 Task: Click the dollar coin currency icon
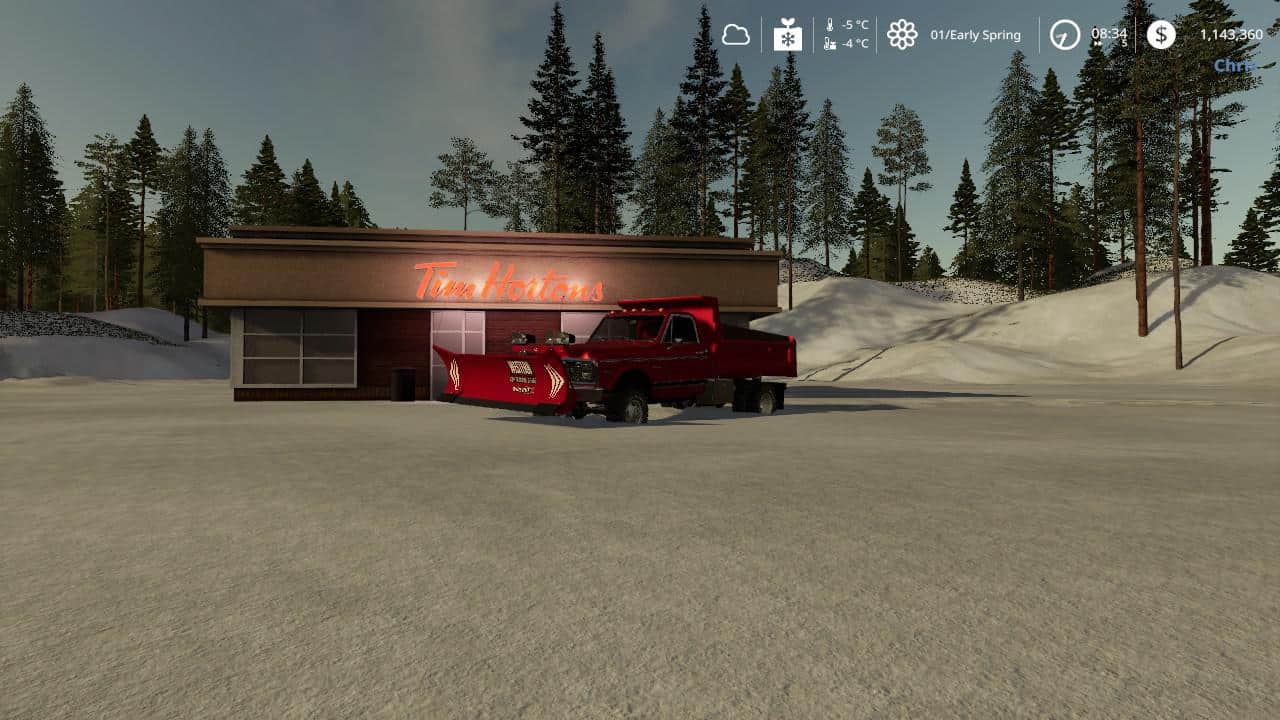coord(1162,35)
